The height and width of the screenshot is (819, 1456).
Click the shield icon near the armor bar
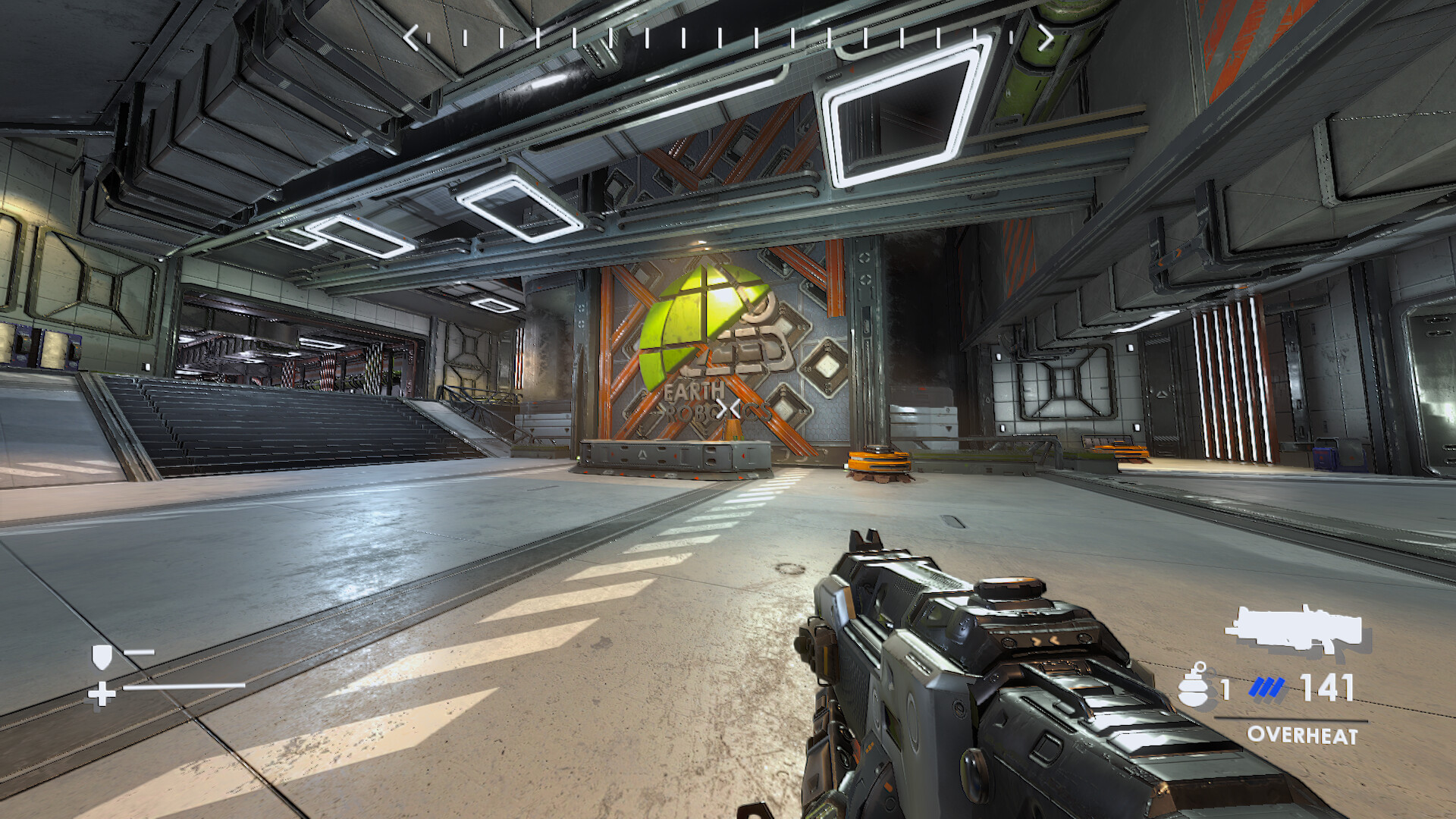pyautogui.click(x=102, y=657)
